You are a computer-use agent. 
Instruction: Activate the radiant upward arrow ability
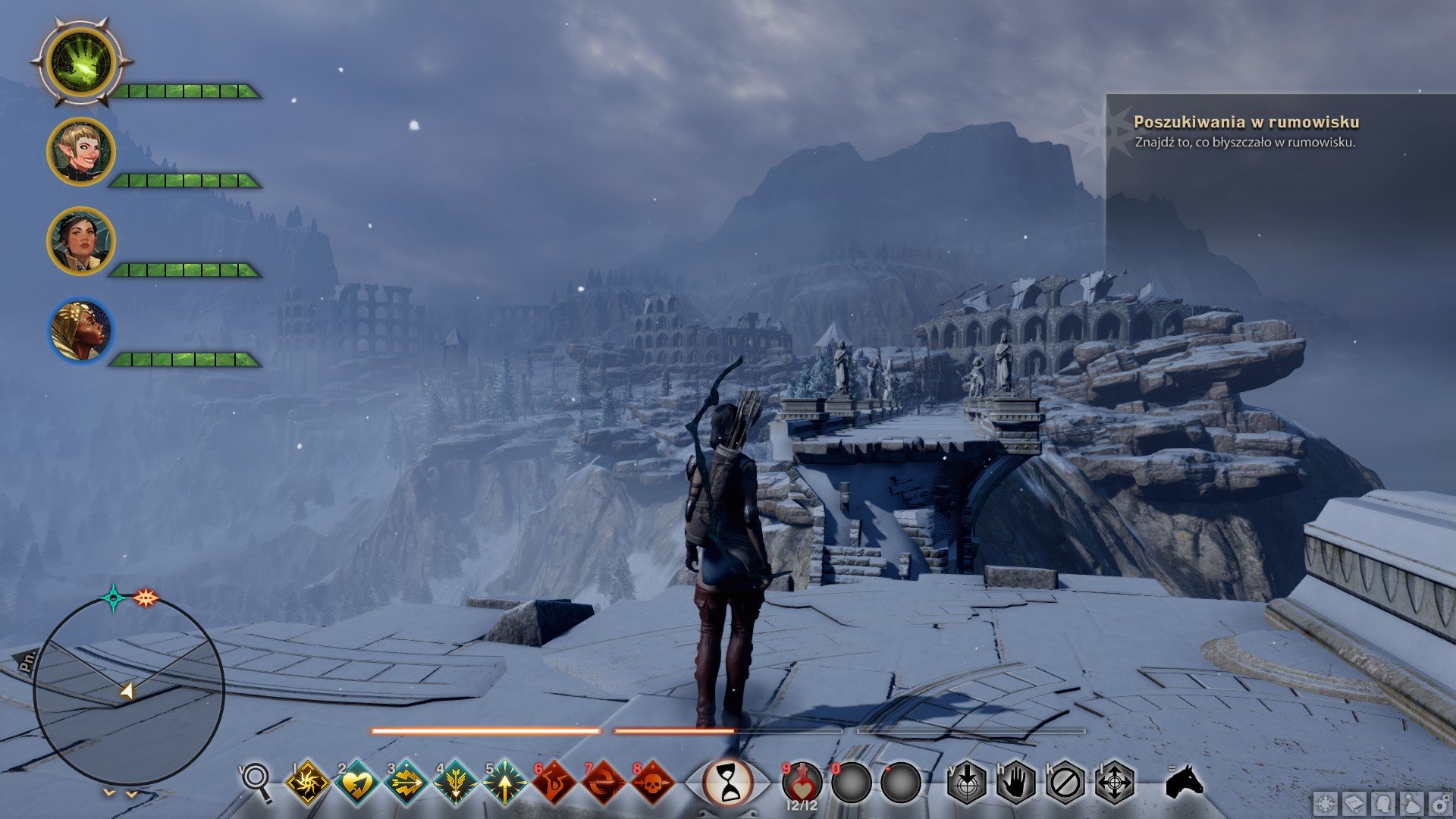[x=505, y=782]
